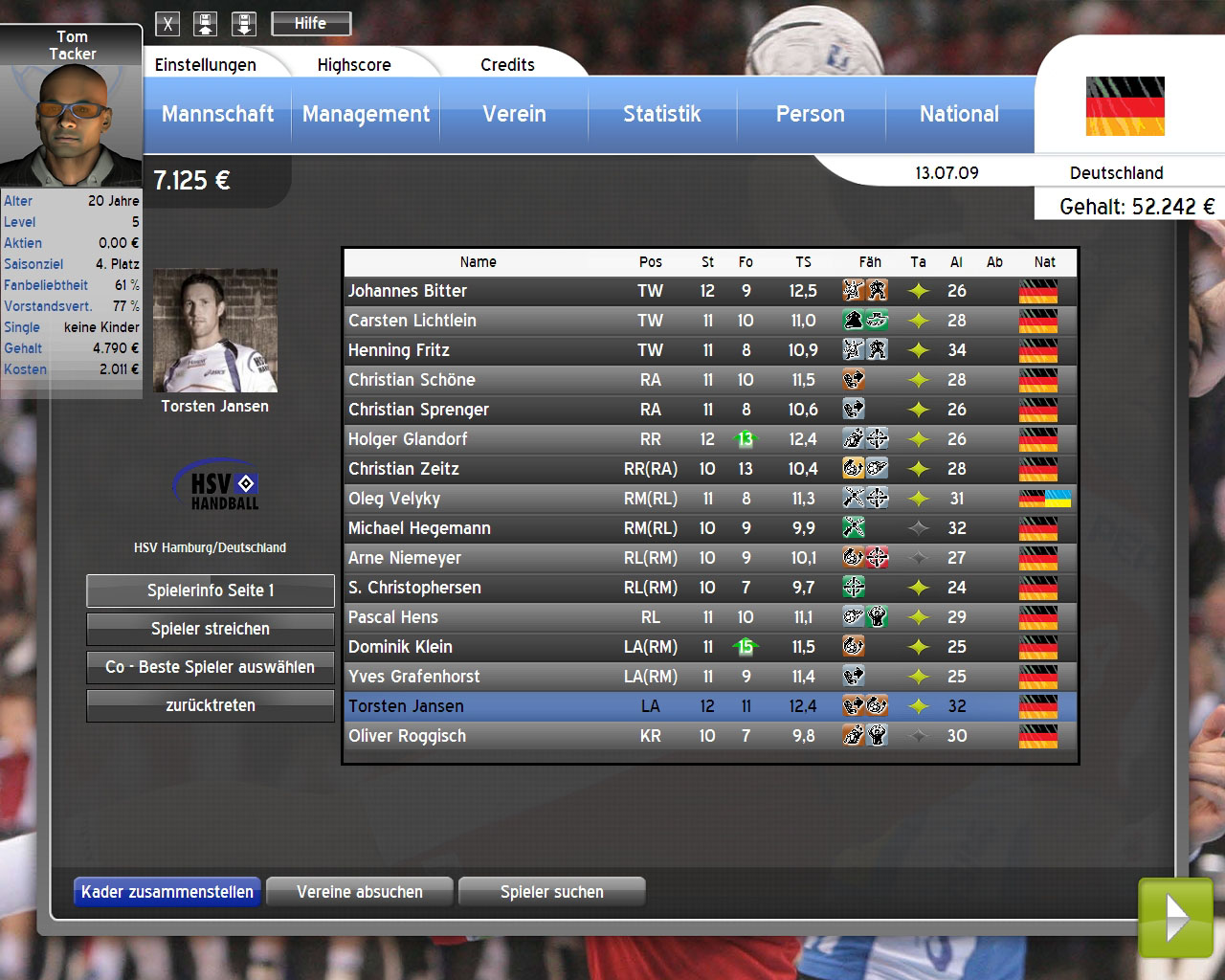The image size is (1225, 980).
Task: Click the Torsten Jansen player portrait
Action: pos(214,330)
